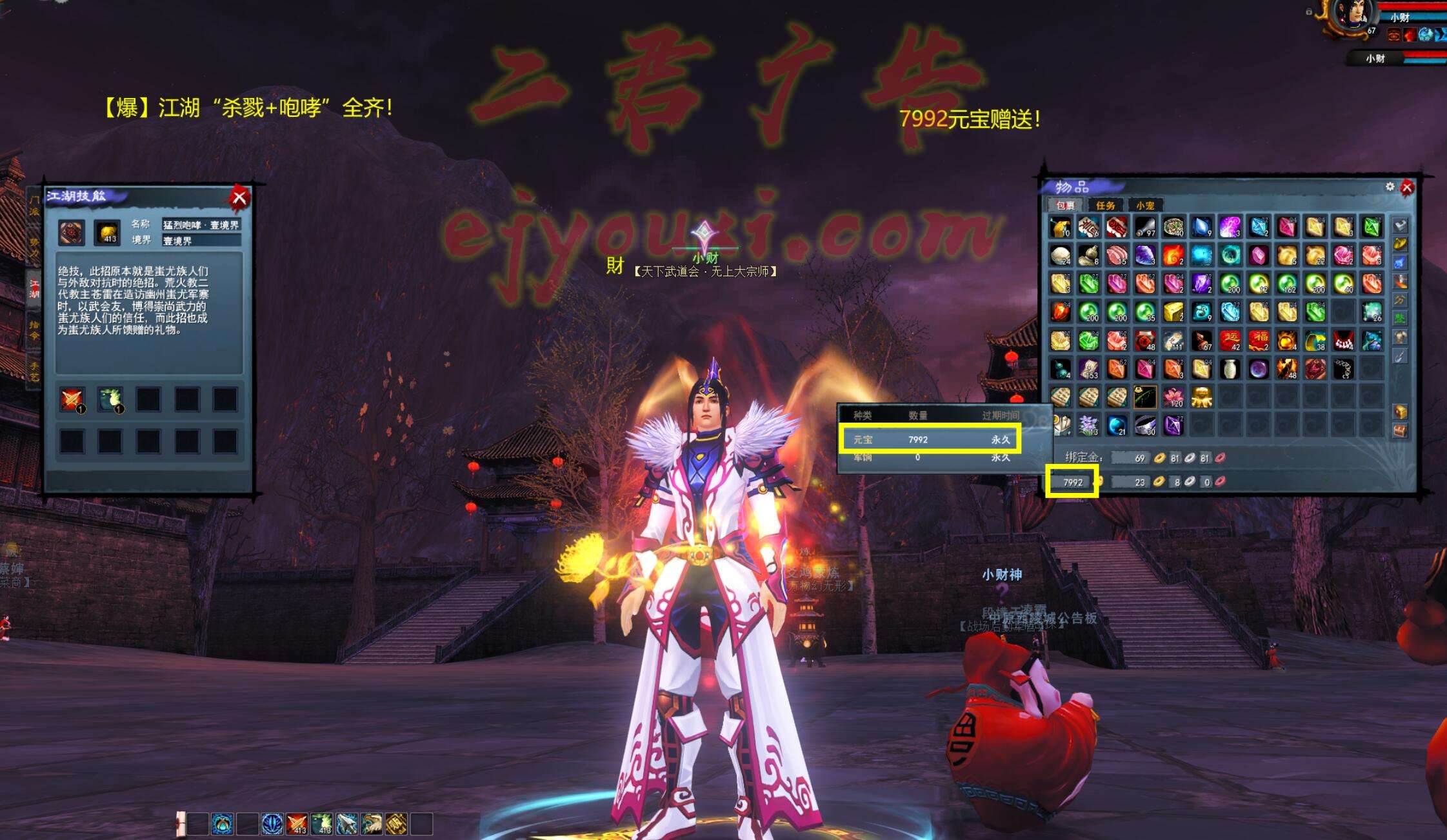This screenshot has height=840, width=1447.
Task: Click the 元宝 currency row
Action: [930, 439]
